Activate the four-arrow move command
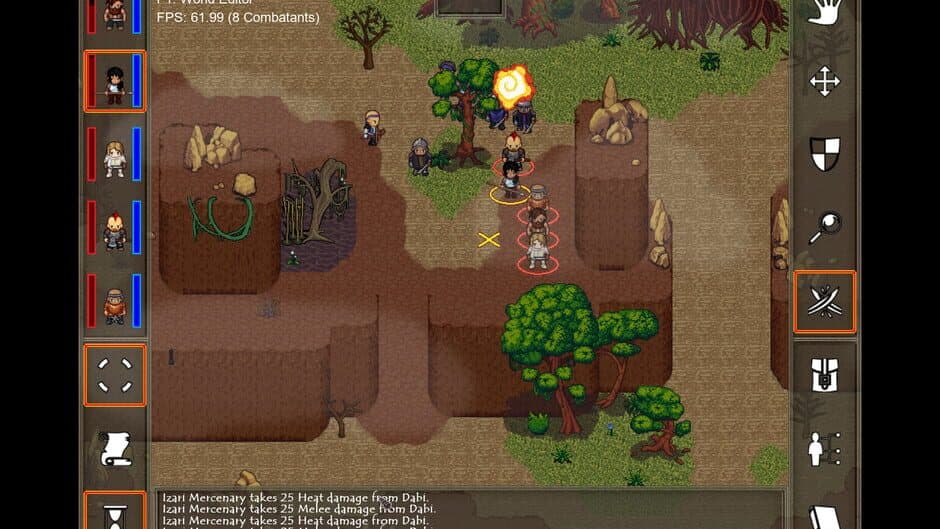The image size is (940, 529). (x=824, y=81)
